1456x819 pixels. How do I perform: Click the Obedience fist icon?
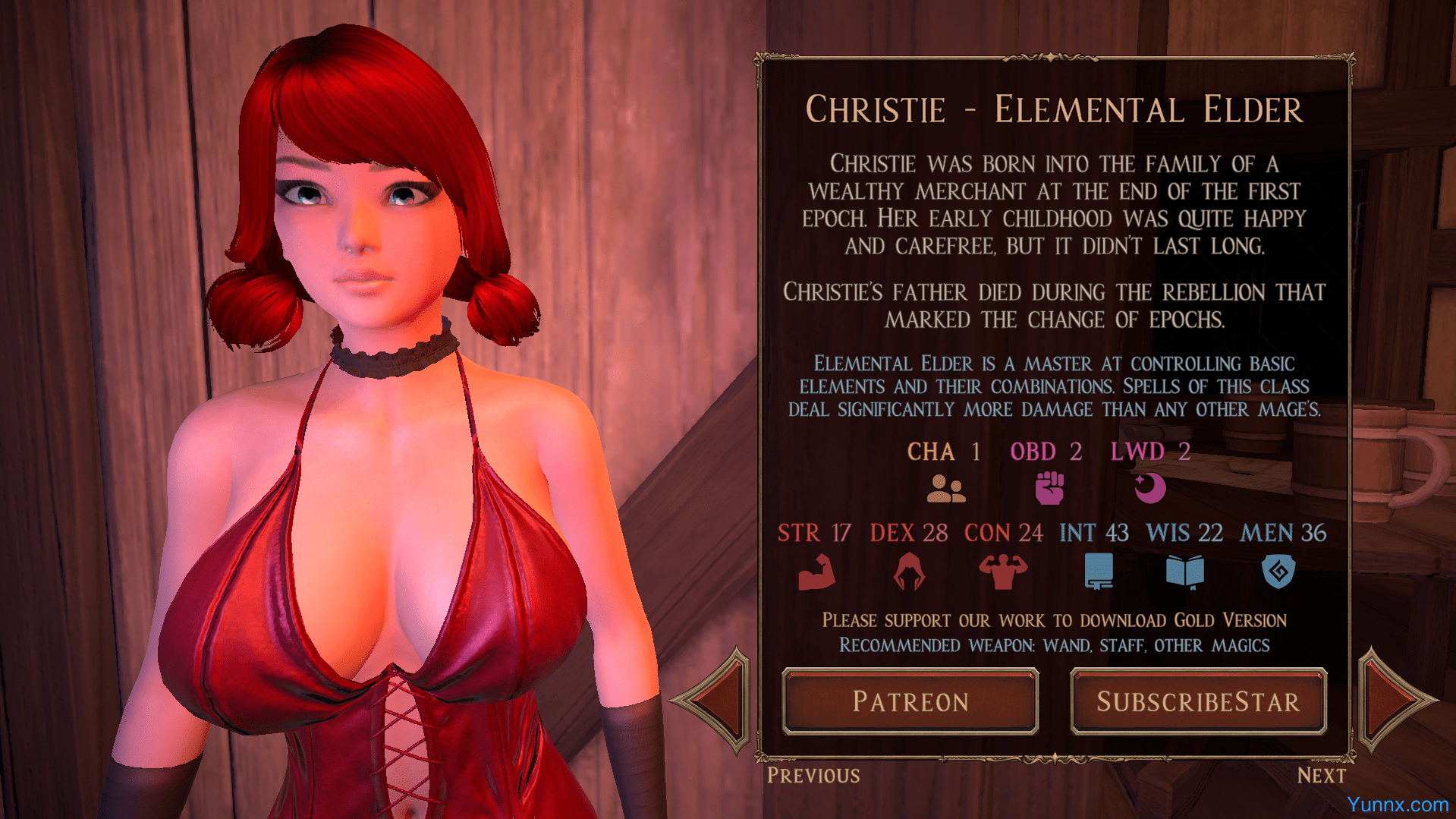click(x=1049, y=488)
